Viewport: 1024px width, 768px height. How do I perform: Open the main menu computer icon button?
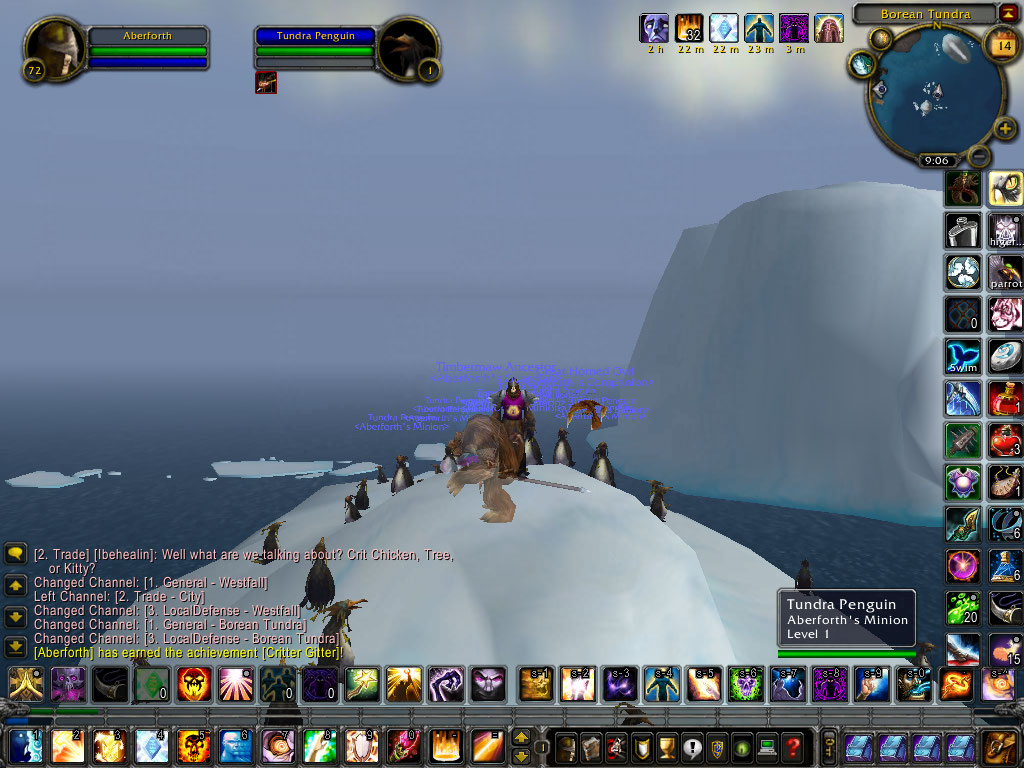tap(767, 746)
